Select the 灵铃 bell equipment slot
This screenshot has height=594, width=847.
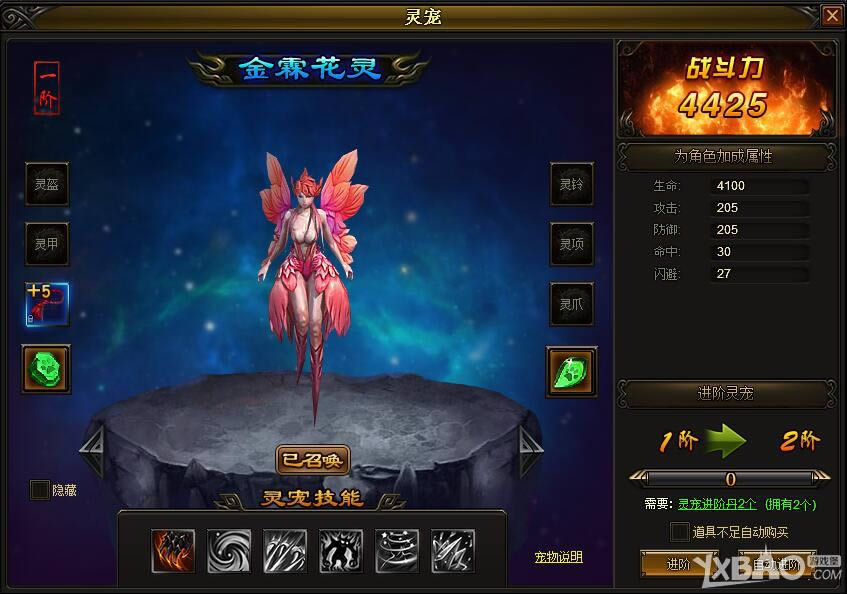pos(571,184)
